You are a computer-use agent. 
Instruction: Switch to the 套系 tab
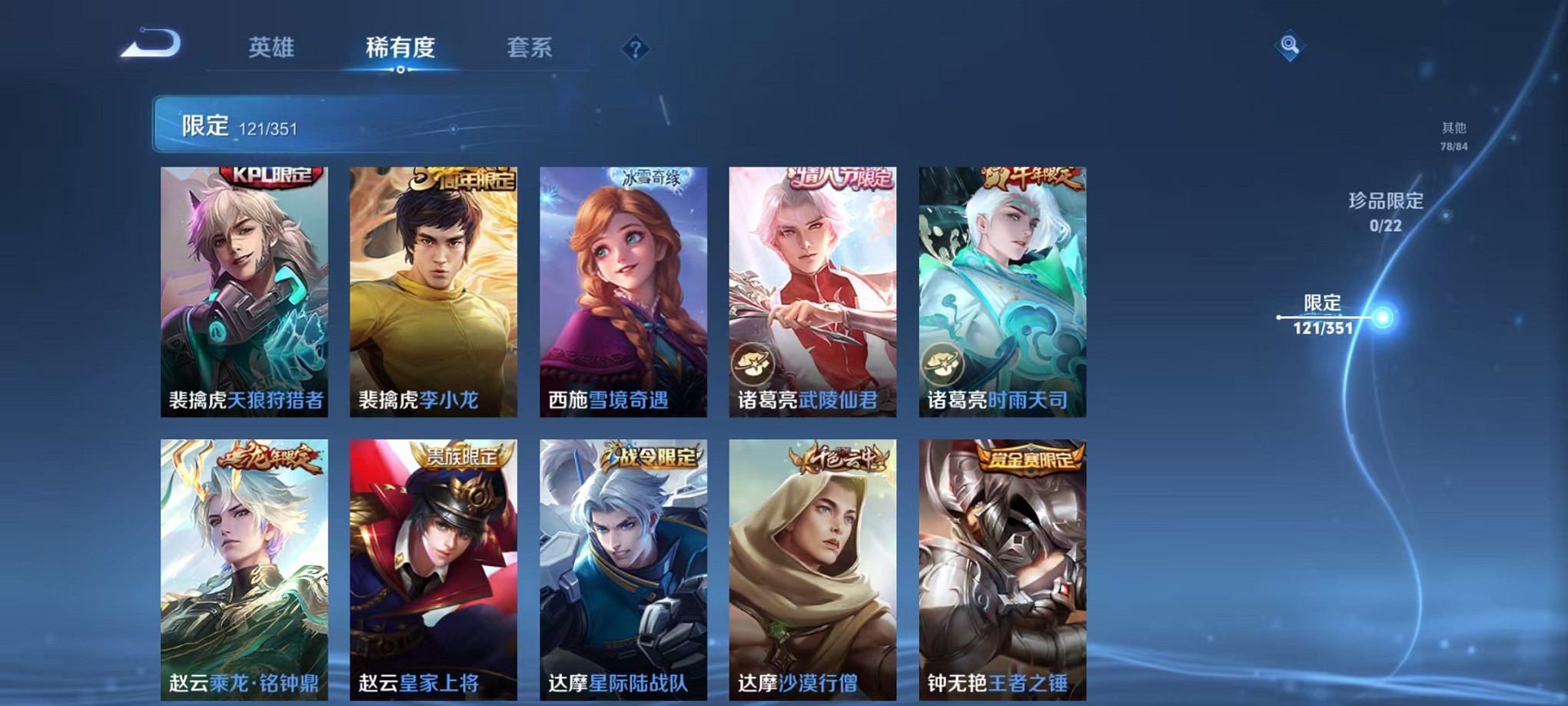point(530,48)
